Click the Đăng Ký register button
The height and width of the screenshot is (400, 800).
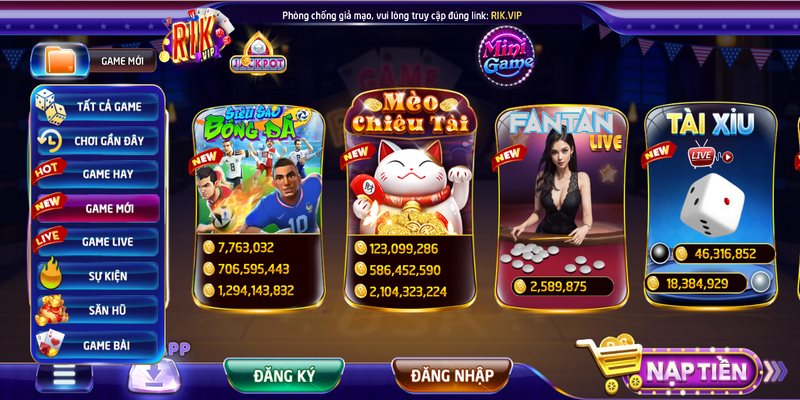coord(285,376)
